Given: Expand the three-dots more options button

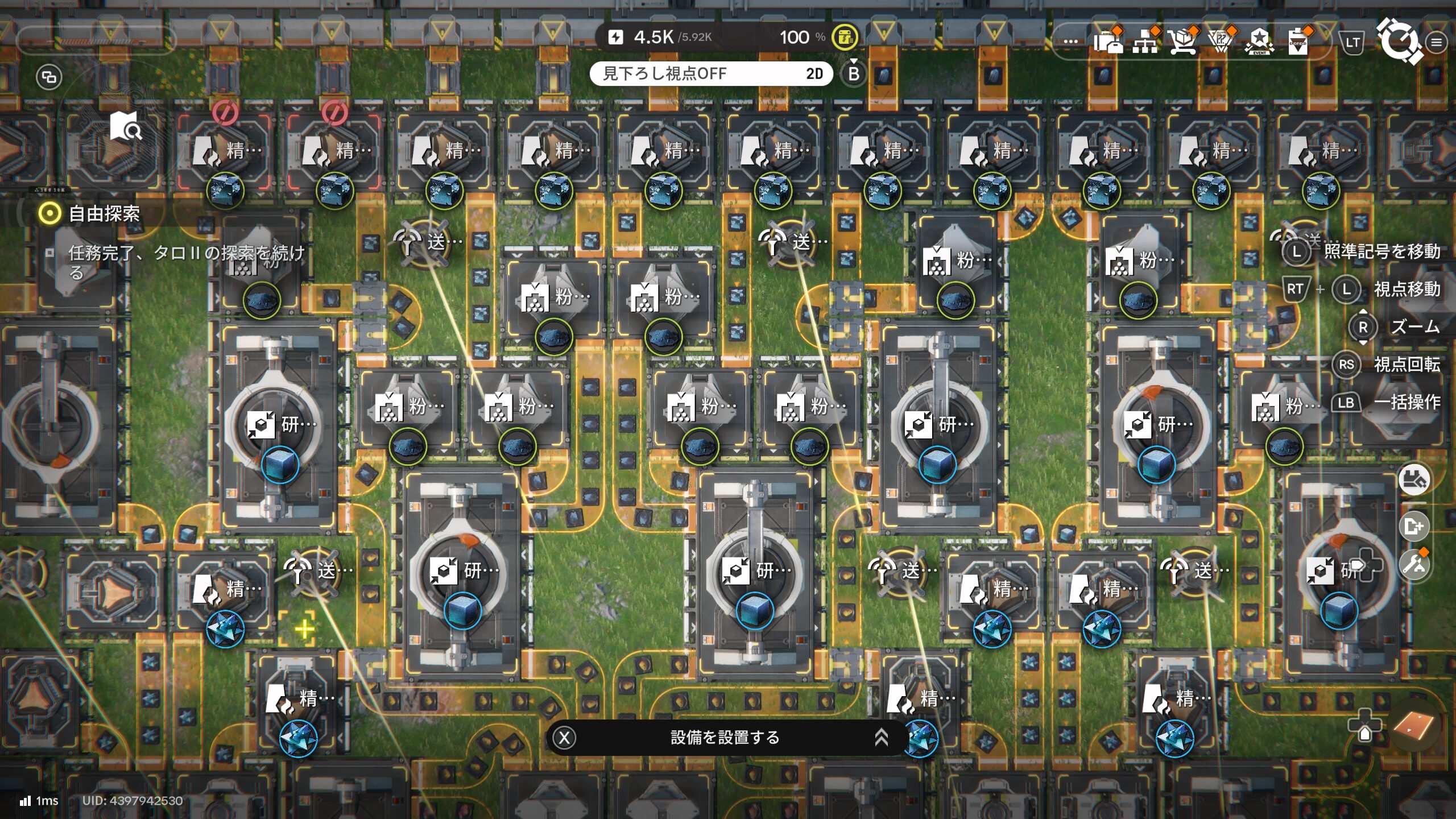Looking at the screenshot, I should pyautogui.click(x=1070, y=41).
